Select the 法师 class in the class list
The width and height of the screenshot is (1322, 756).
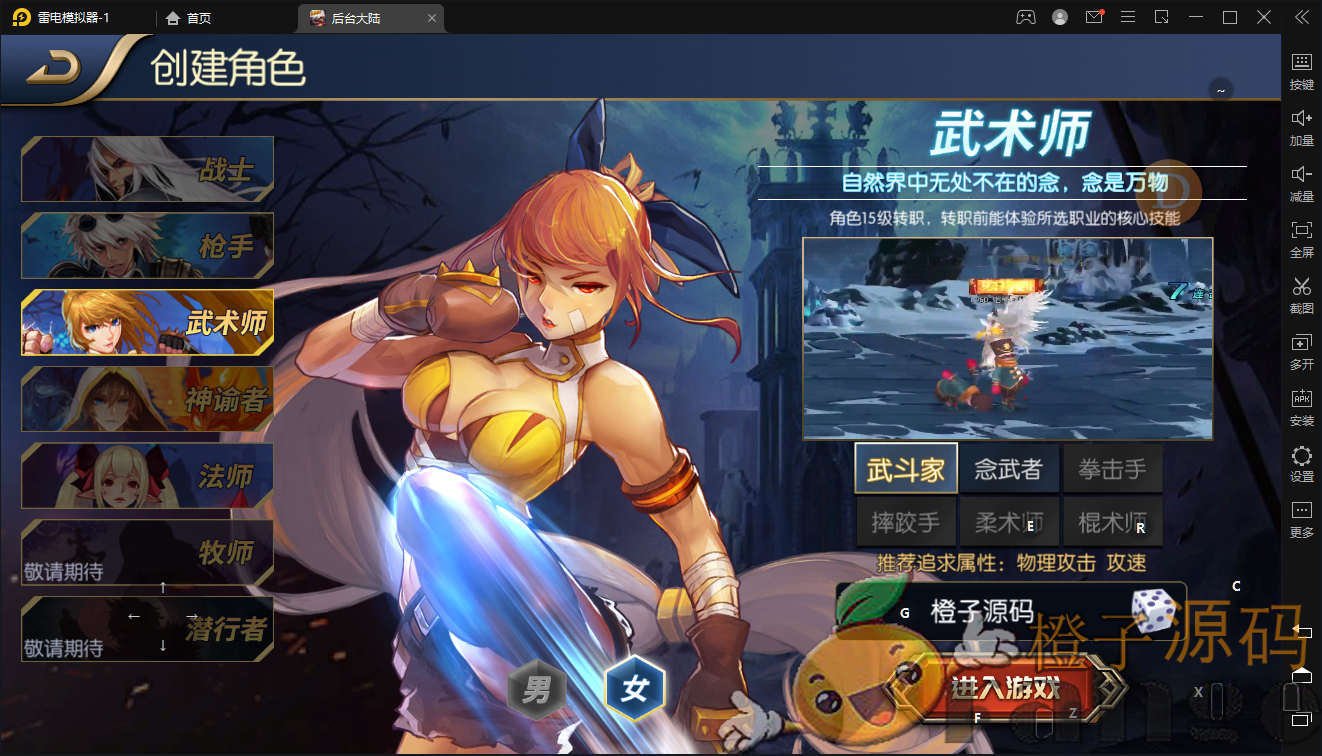[146, 476]
